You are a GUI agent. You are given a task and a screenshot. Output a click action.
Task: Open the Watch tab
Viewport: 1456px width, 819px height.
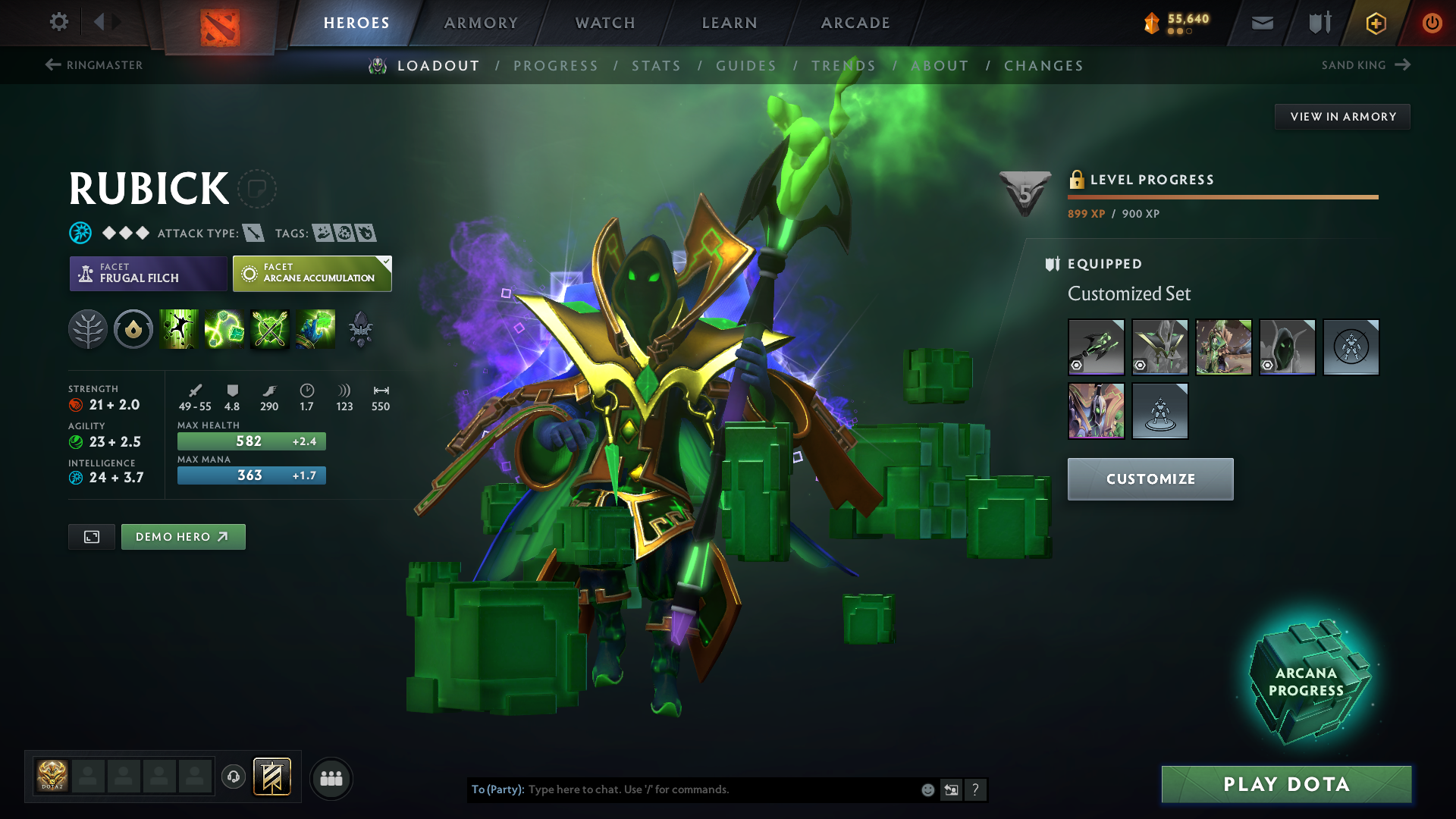click(x=605, y=23)
